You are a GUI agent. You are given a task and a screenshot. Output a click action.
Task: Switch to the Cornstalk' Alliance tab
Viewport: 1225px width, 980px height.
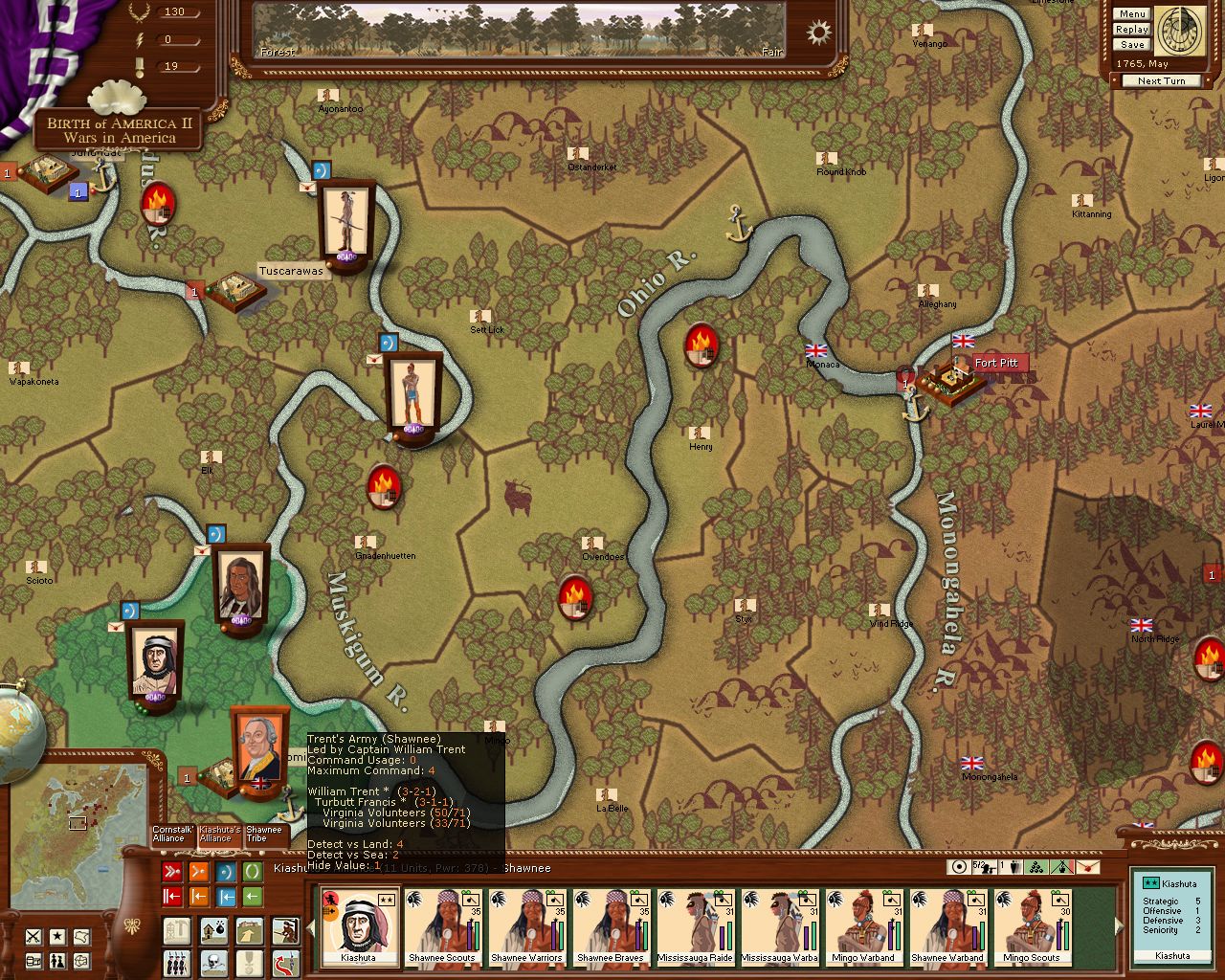172,835
